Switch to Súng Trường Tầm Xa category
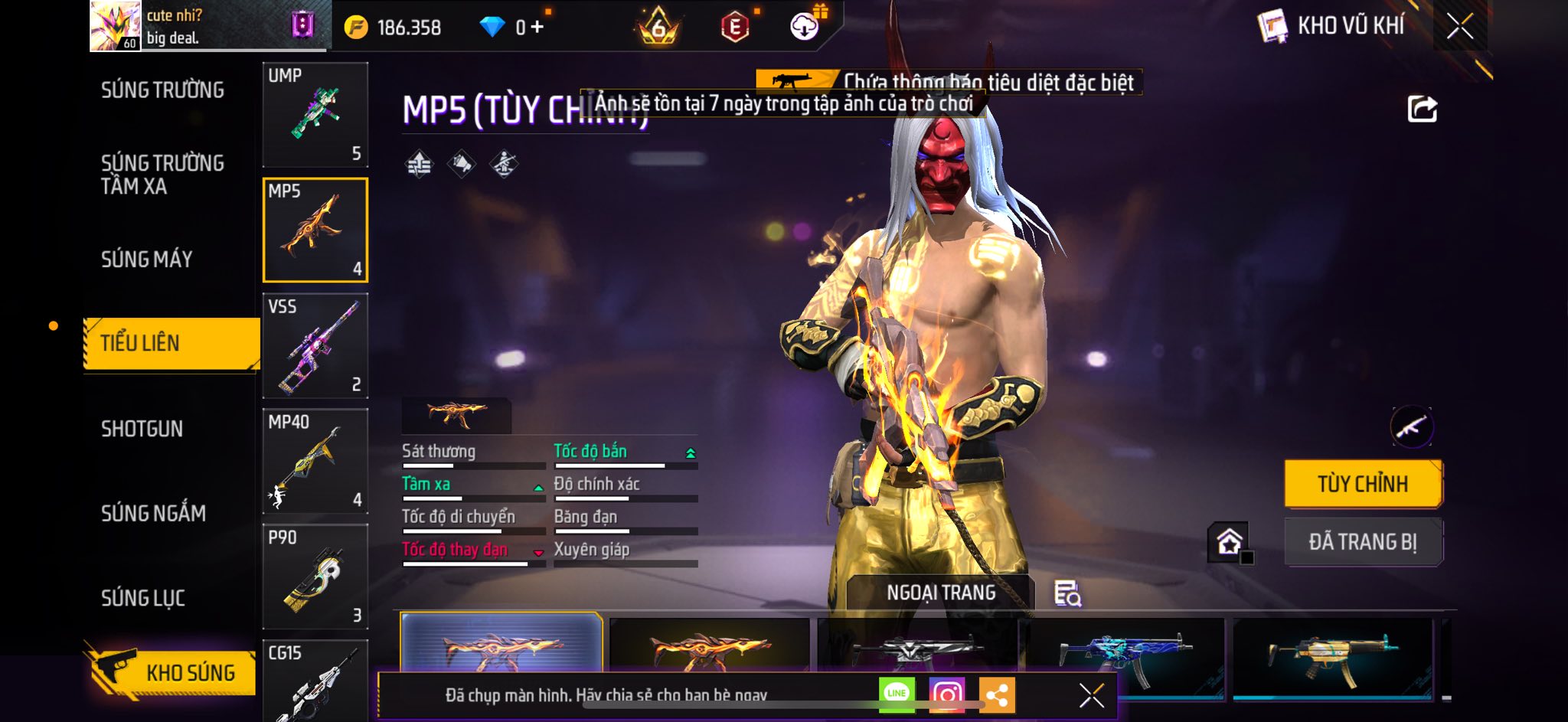1568x722 pixels. coord(162,175)
